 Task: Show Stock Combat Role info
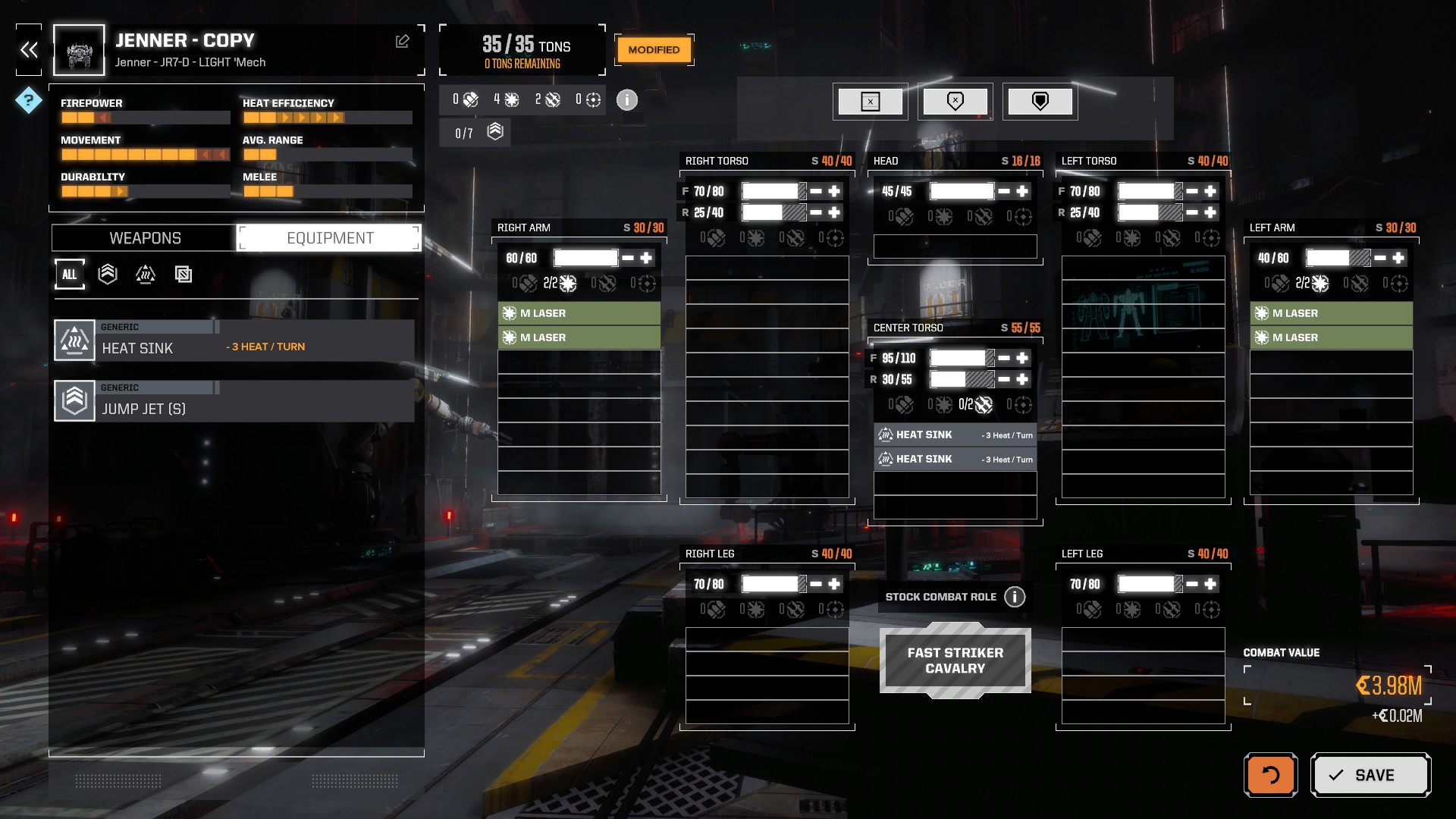coord(1015,597)
